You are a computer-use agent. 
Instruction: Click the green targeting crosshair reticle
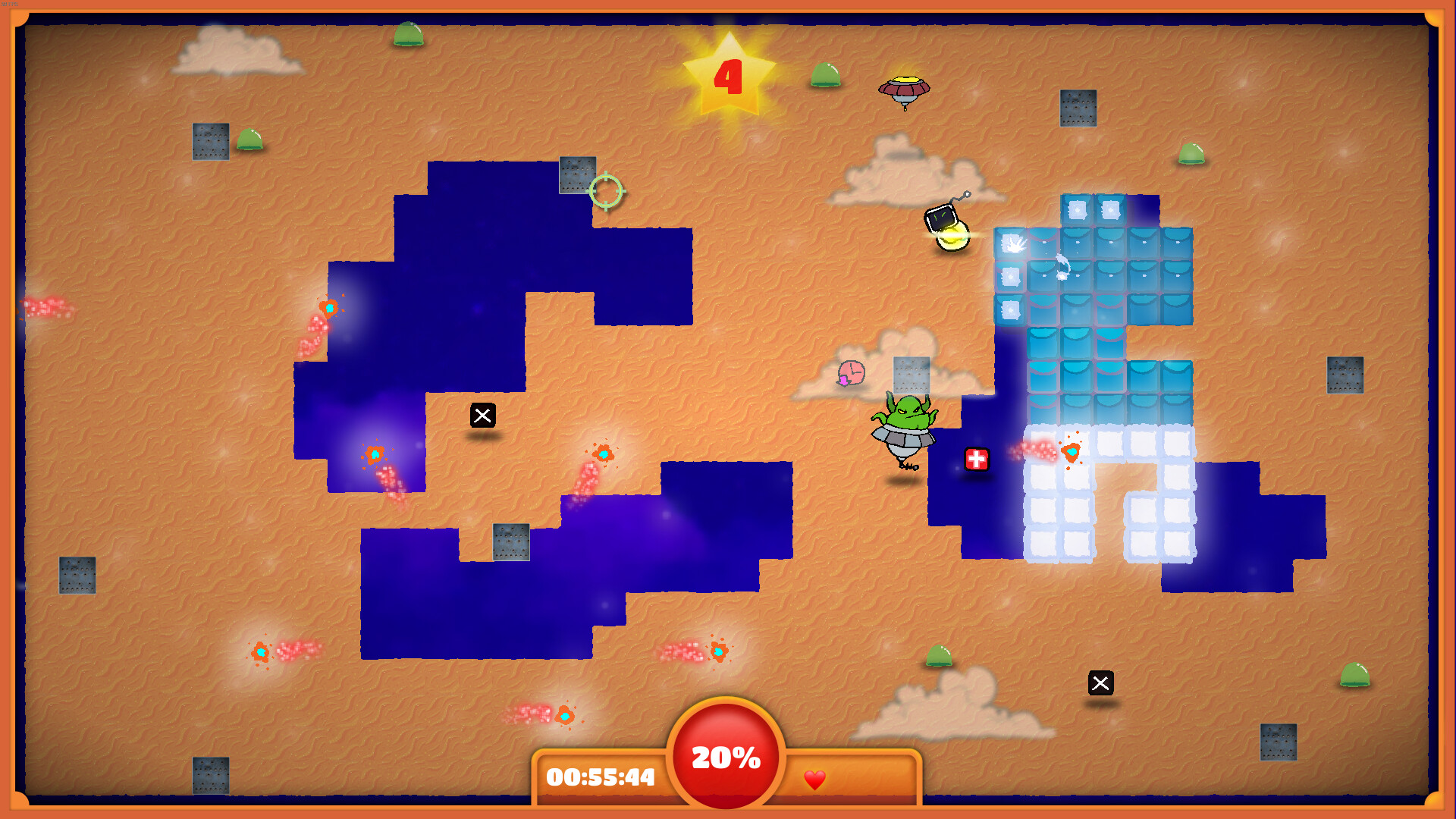(x=605, y=192)
